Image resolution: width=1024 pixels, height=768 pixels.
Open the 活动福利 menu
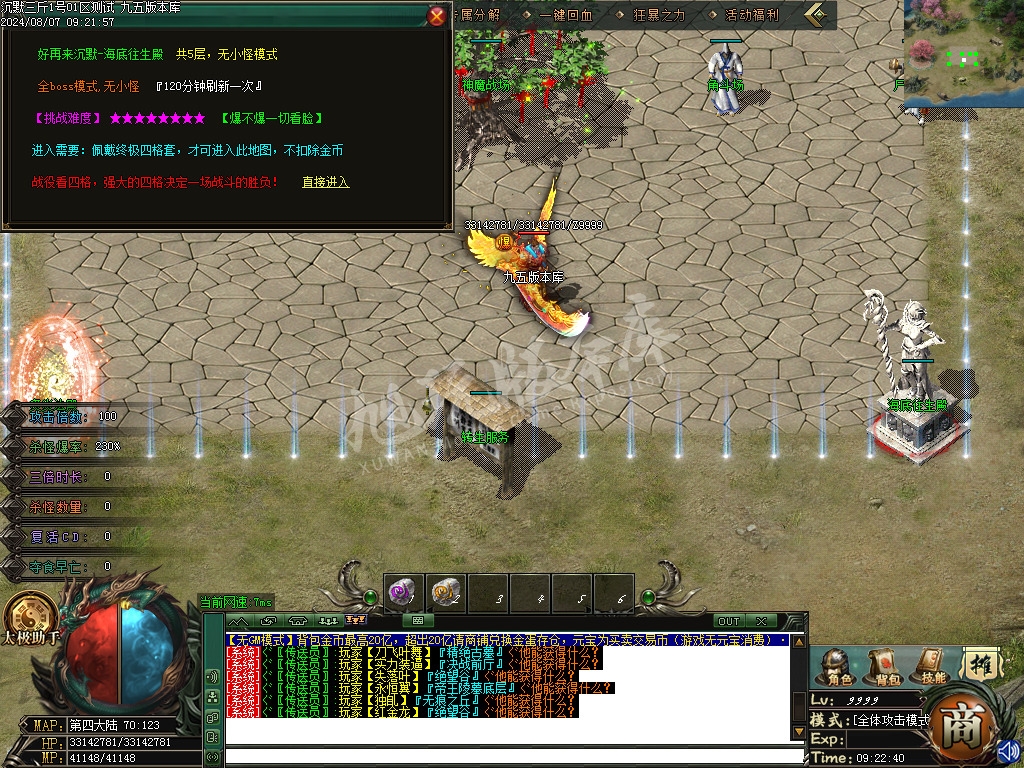click(x=750, y=15)
